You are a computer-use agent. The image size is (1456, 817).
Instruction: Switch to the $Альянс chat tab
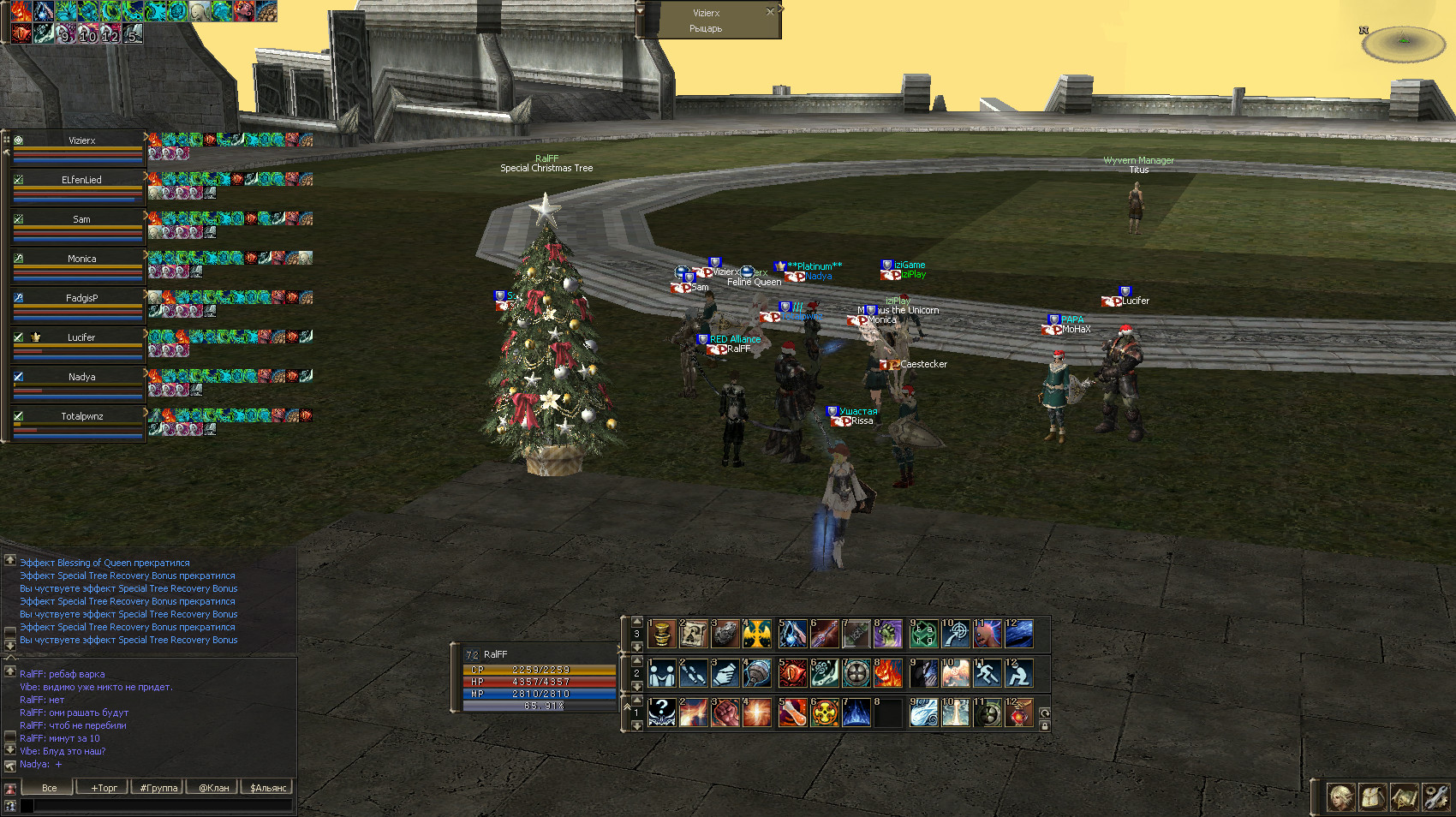click(268, 788)
